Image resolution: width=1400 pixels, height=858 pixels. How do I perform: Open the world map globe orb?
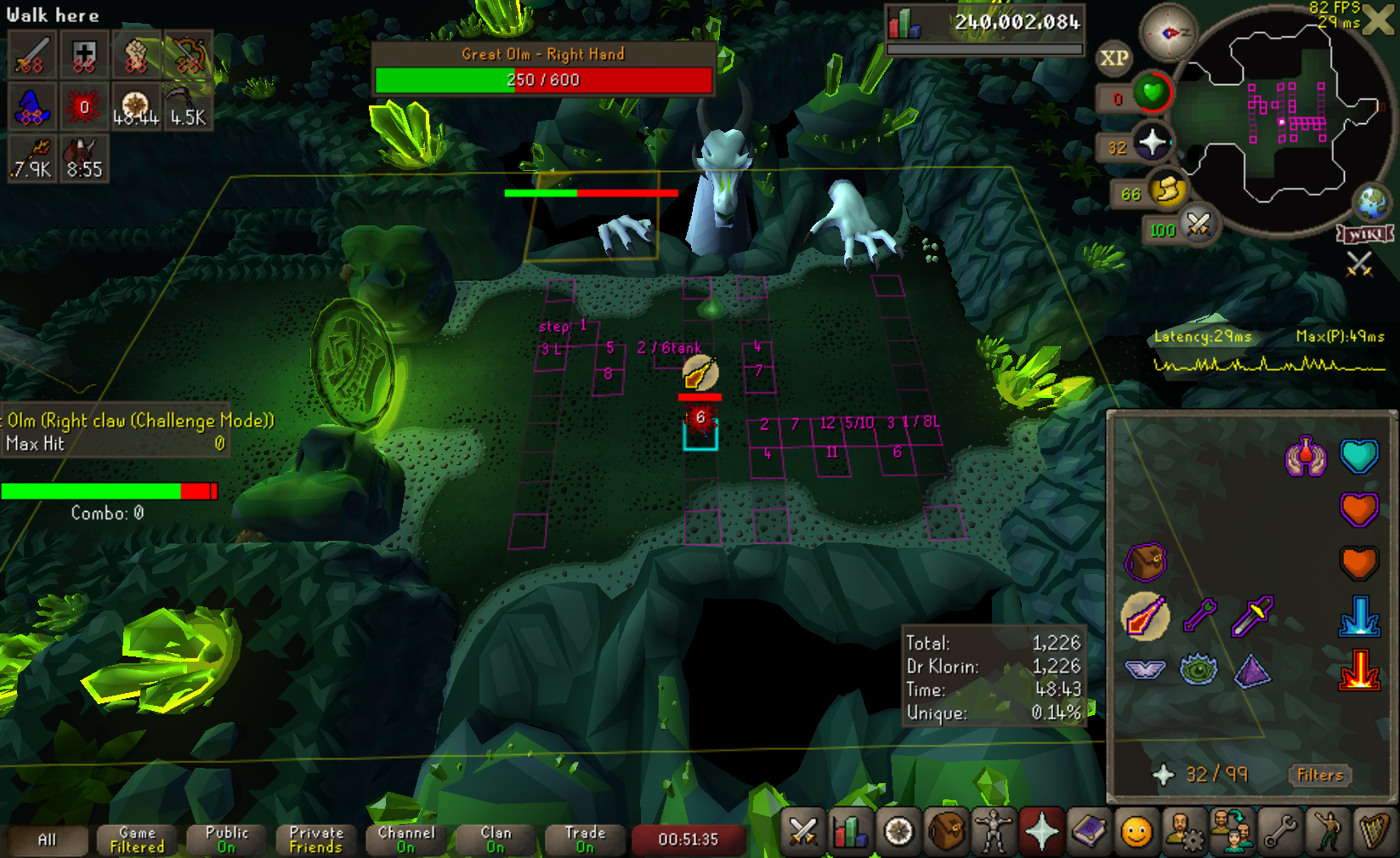click(1370, 203)
